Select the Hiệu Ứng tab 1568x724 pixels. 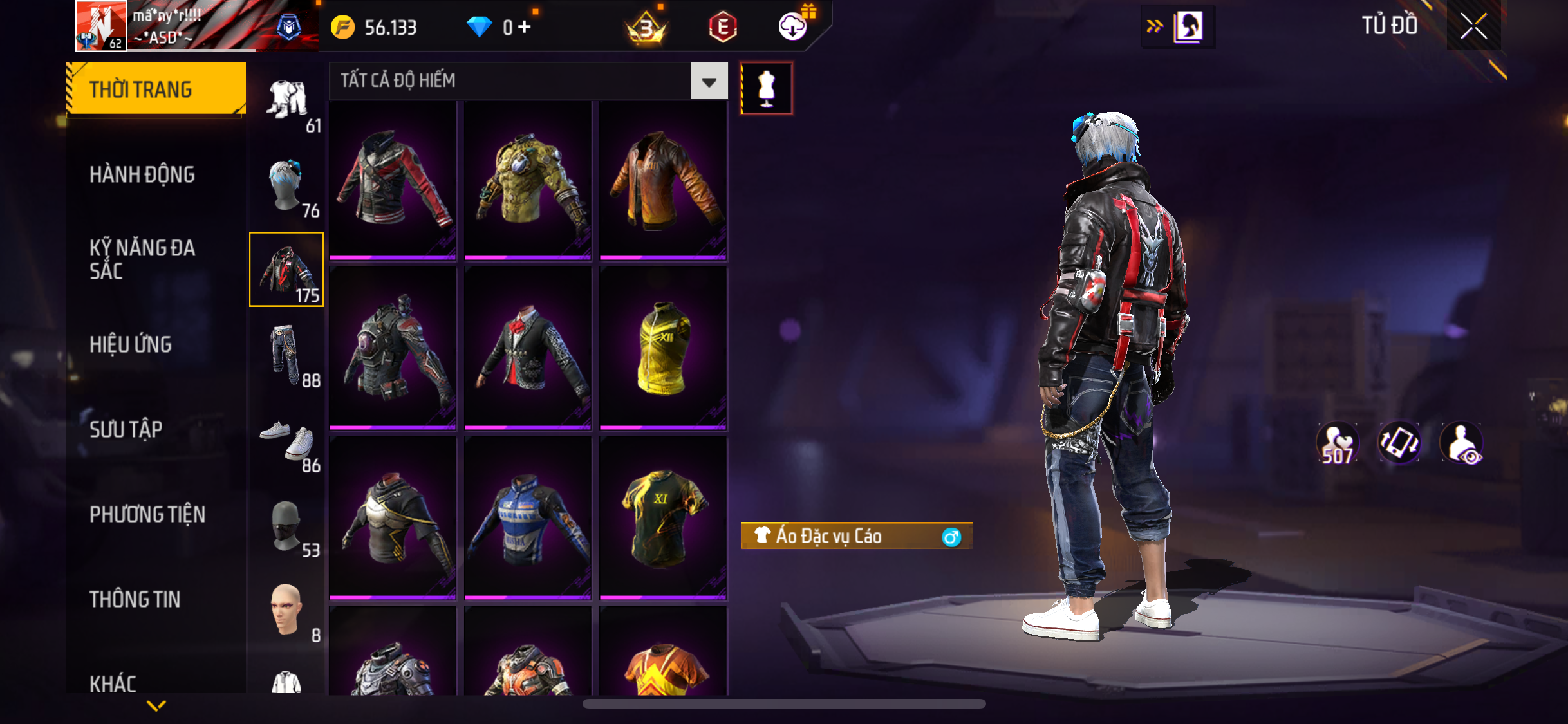coord(131,344)
